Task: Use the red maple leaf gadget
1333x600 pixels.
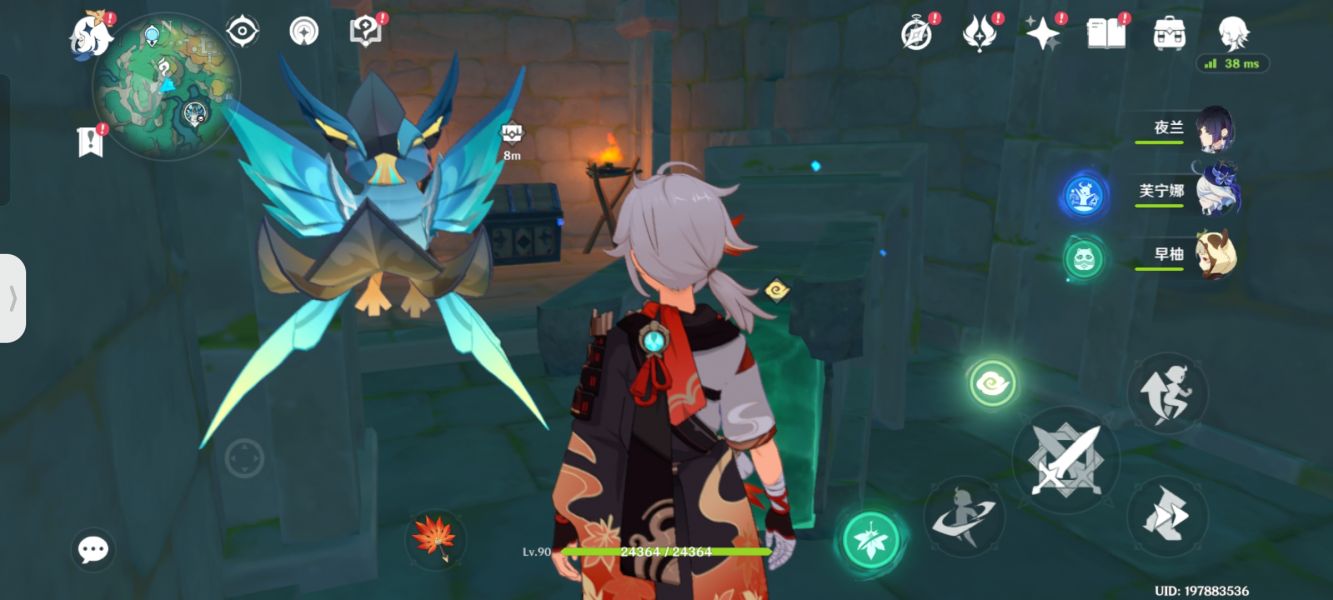Action: [436, 540]
